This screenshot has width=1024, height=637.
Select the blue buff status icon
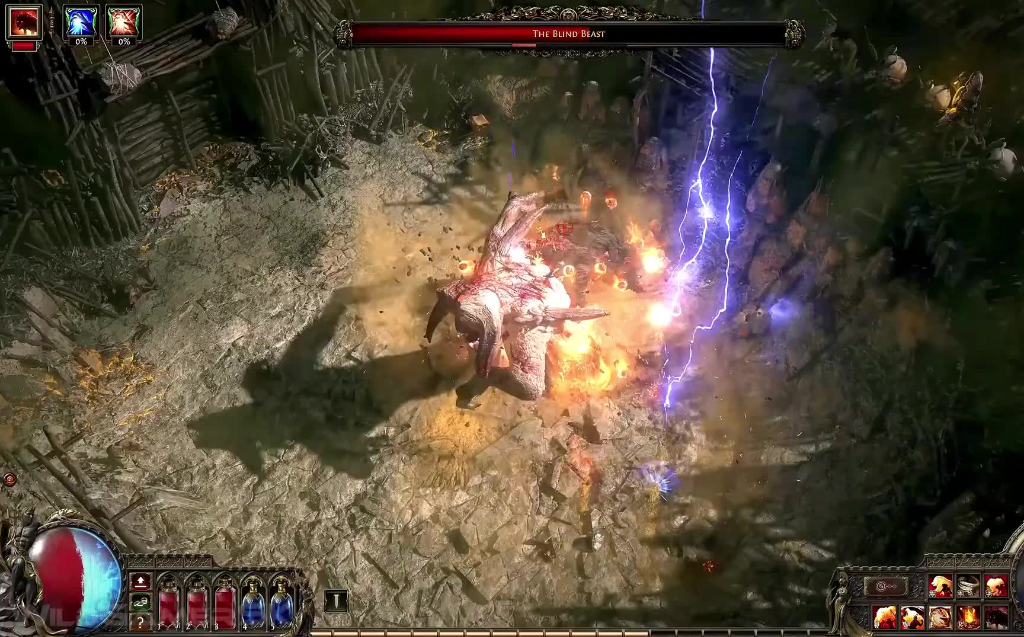(x=80, y=21)
